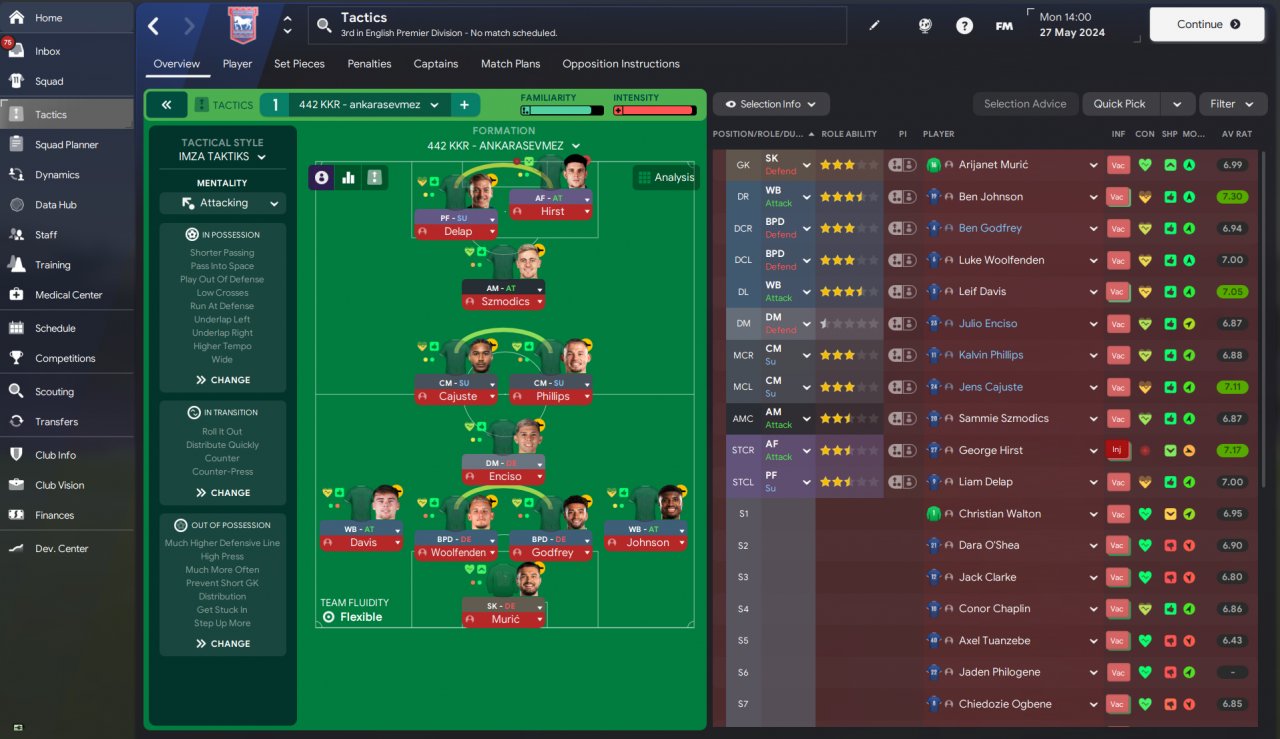
Task: Switch to the Set Pieces tab
Action: tap(299, 64)
